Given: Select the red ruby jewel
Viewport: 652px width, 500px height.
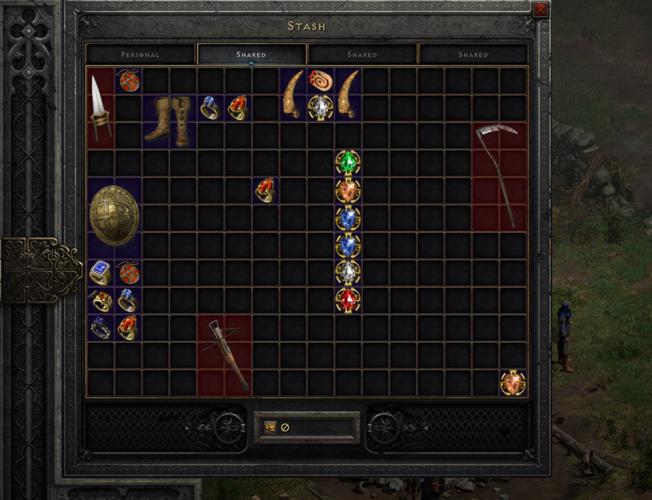Looking at the screenshot, I should point(348,299).
